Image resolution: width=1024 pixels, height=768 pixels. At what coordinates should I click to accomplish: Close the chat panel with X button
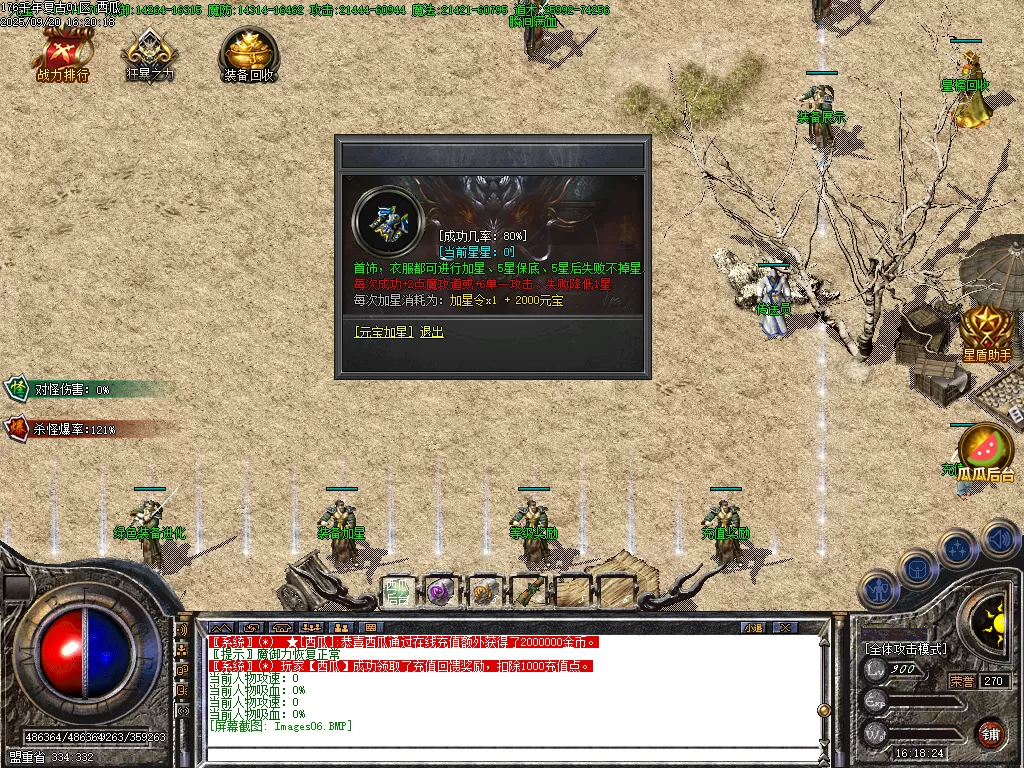click(785, 628)
